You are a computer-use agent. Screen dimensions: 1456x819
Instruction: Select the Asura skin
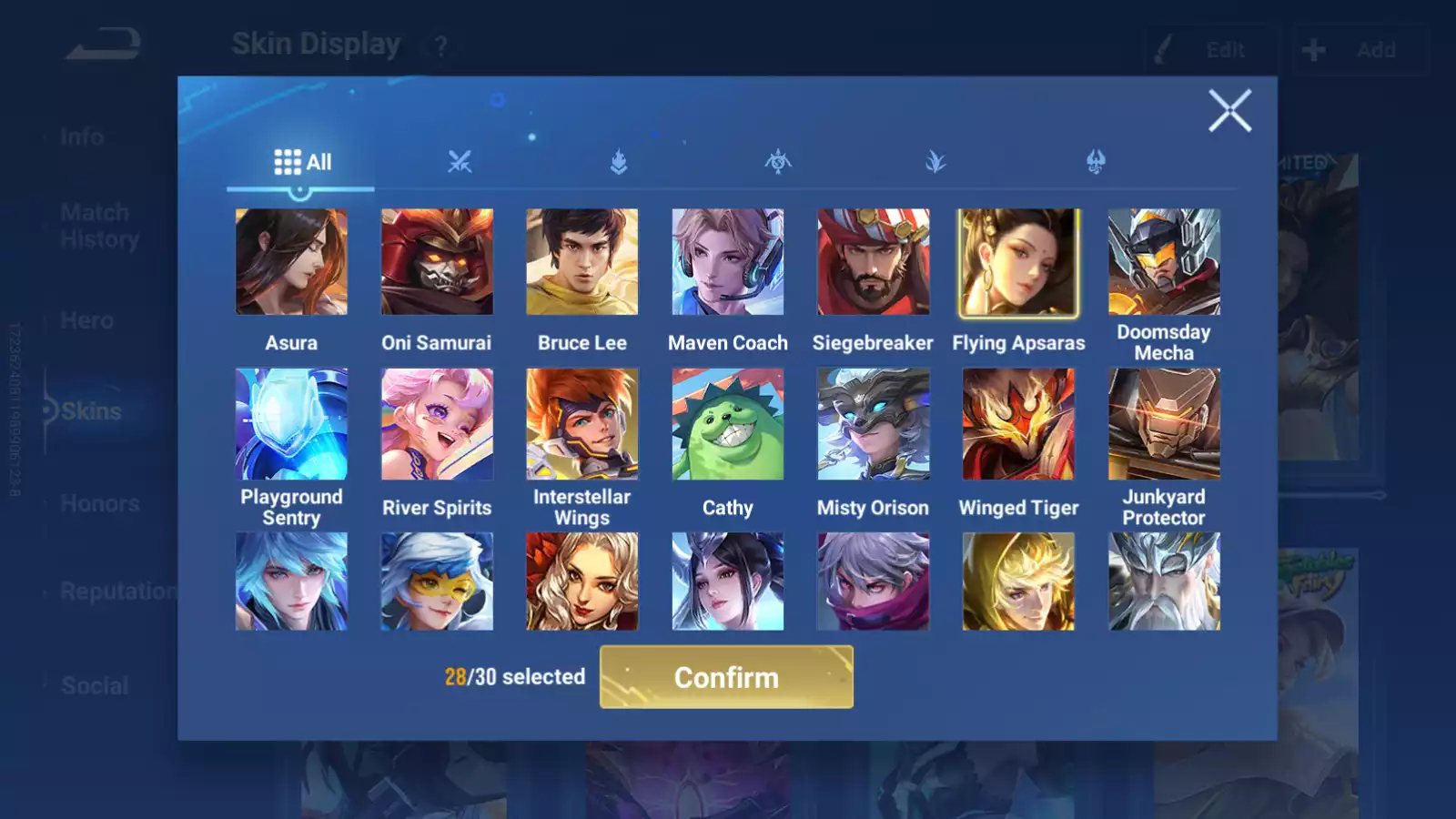point(291,262)
